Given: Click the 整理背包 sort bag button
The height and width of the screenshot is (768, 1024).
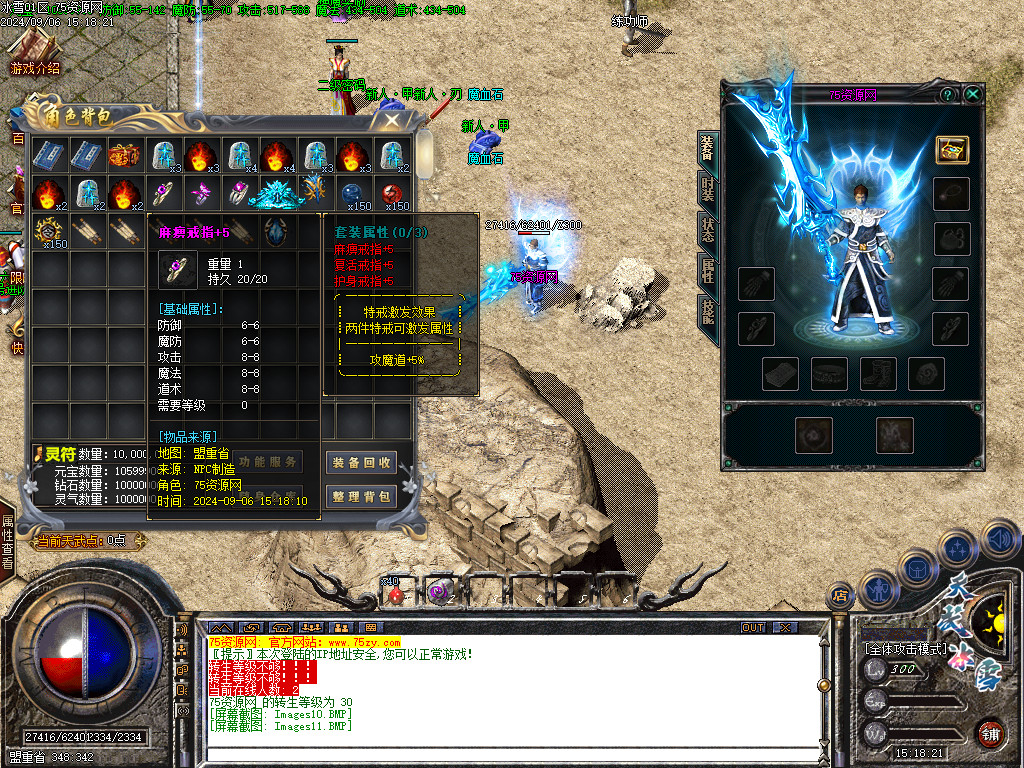Looking at the screenshot, I should (361, 496).
